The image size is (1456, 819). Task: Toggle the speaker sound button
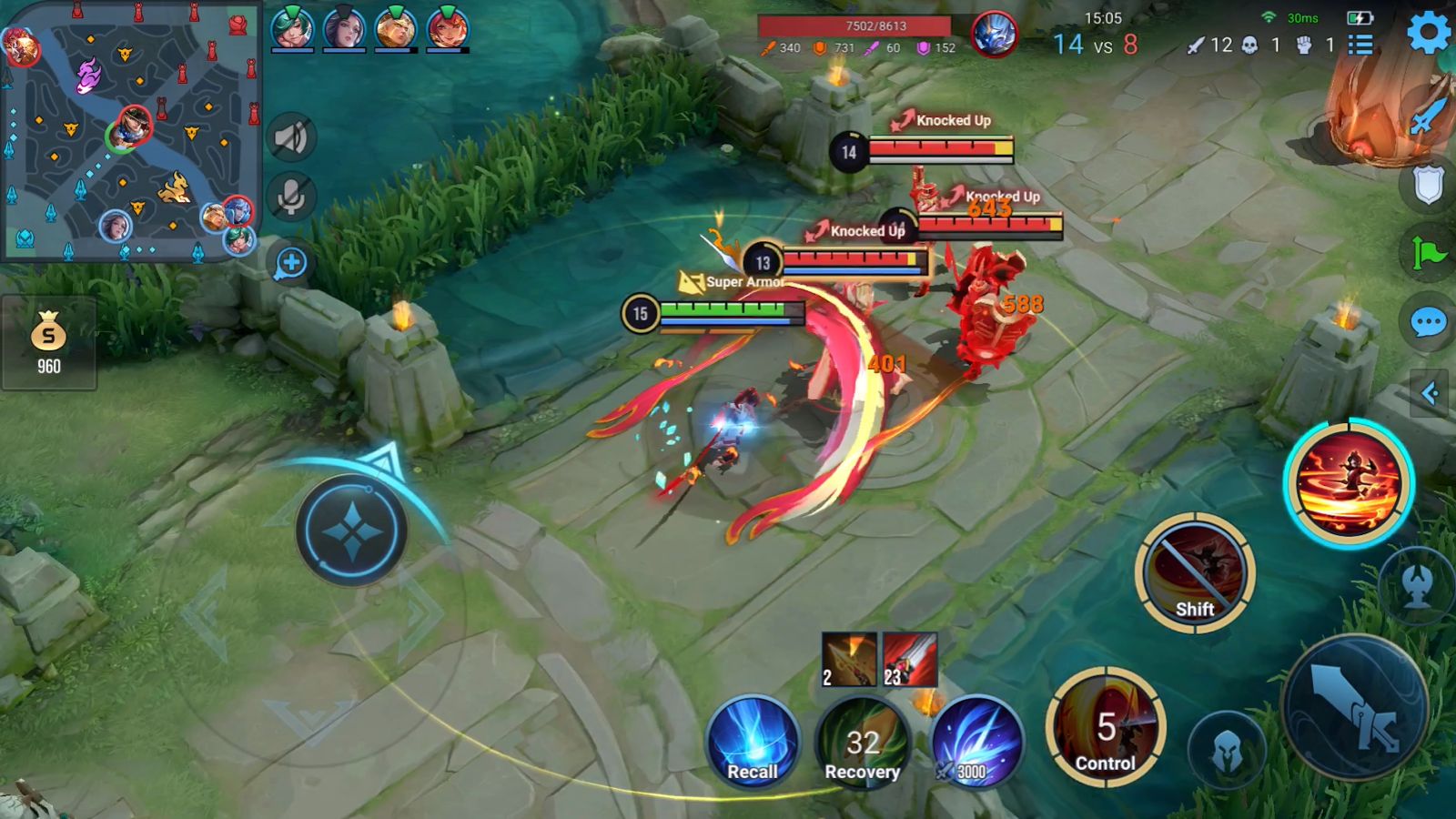[291, 138]
